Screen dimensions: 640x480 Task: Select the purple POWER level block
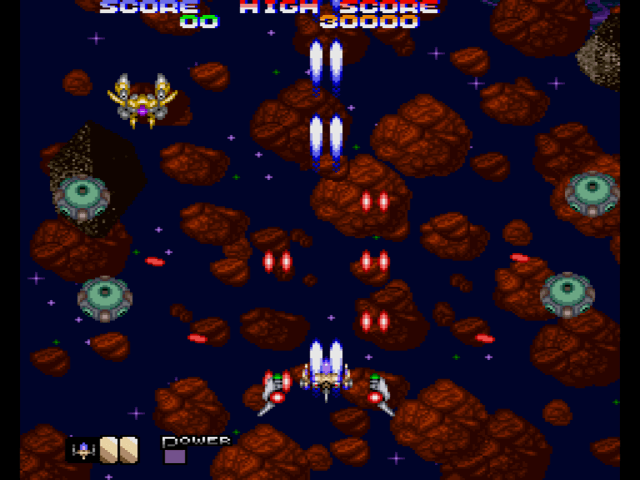[175, 457]
